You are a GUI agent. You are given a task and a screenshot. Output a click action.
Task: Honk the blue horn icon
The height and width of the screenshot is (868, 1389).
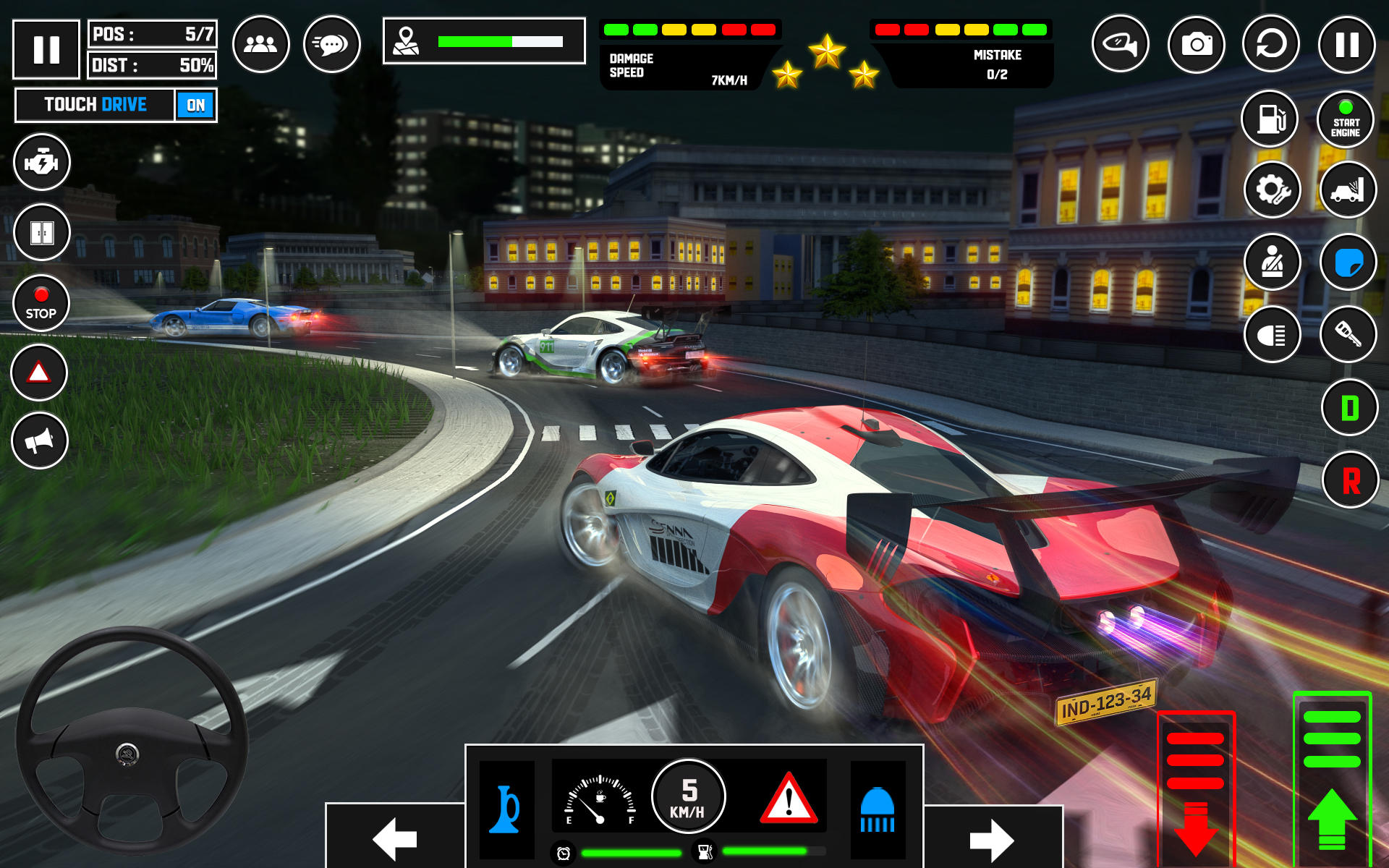(506, 809)
